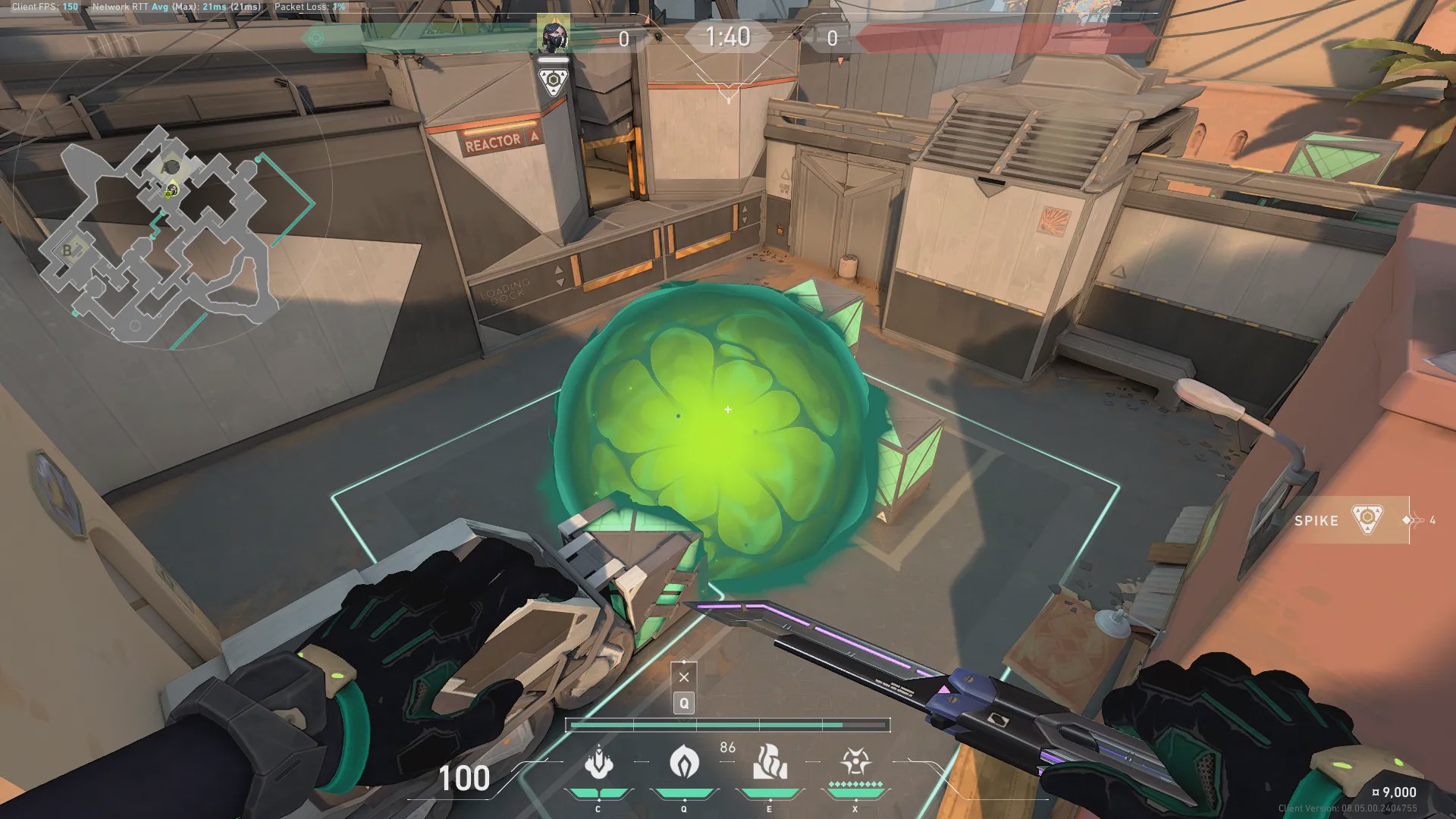Choose the Viper's Pit ultimate icon

pyautogui.click(x=855, y=762)
